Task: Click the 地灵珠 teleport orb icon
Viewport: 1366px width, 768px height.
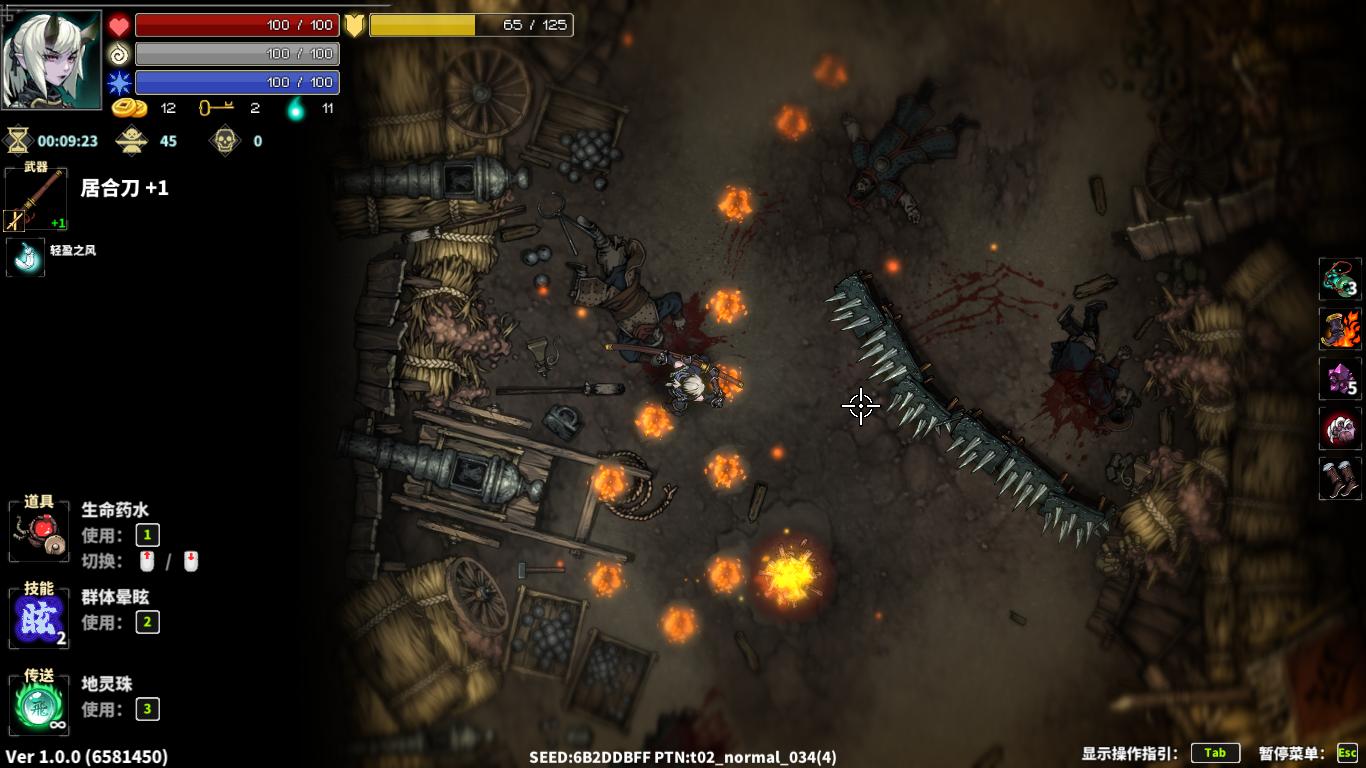Action: click(x=39, y=704)
